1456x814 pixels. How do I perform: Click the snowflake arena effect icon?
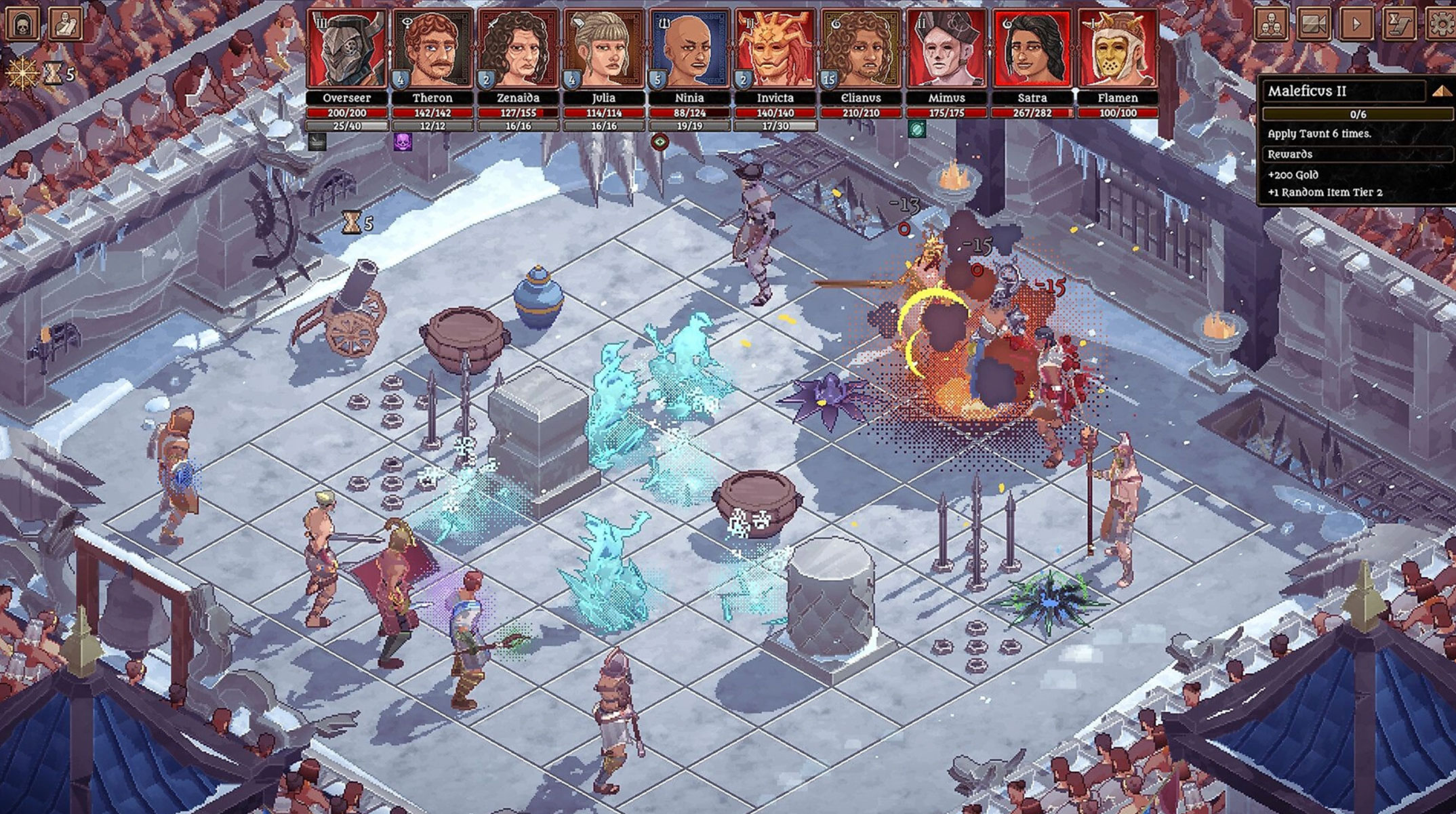(x=21, y=73)
